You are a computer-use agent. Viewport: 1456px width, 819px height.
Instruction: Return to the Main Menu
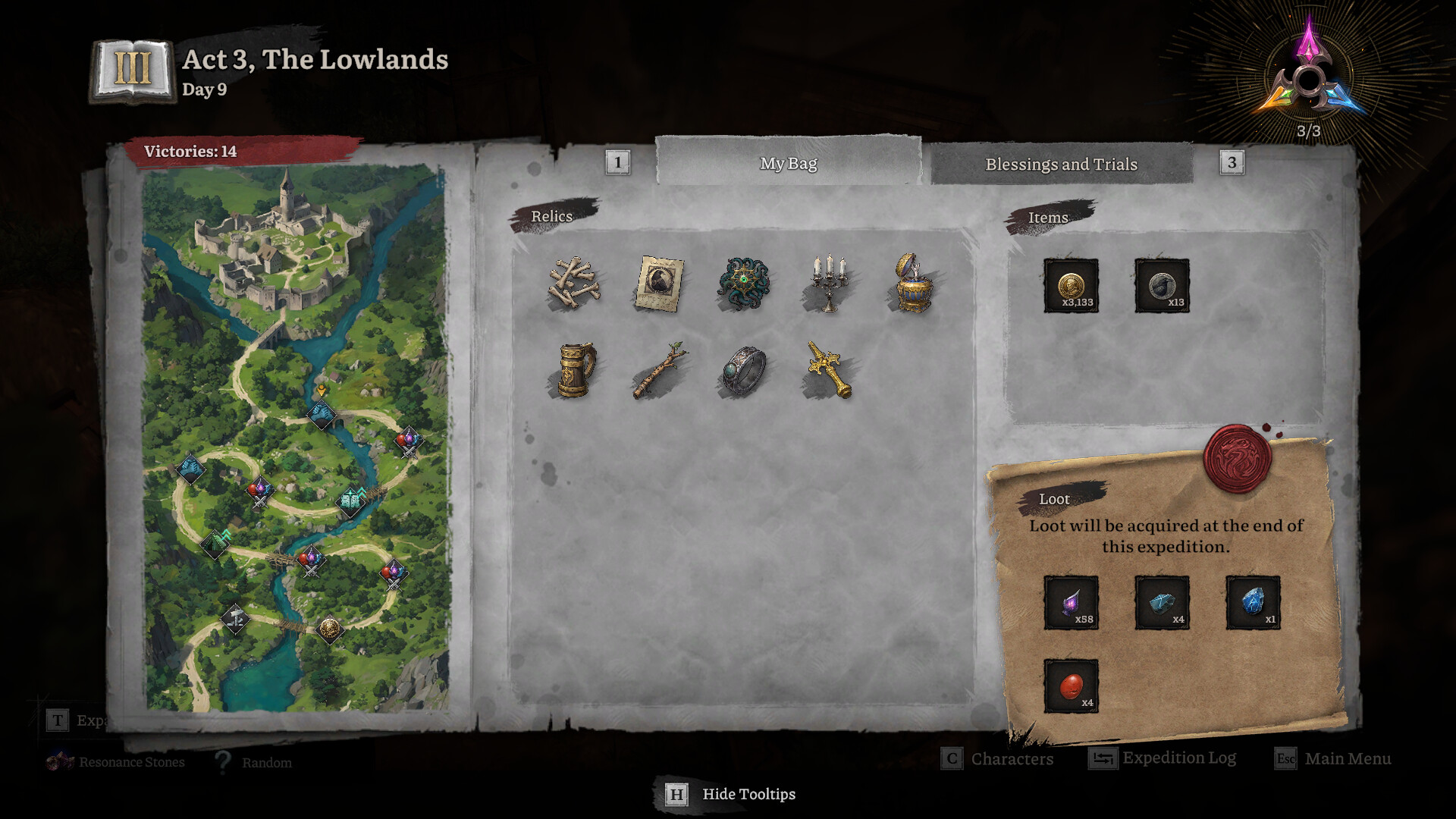[x=1334, y=758]
